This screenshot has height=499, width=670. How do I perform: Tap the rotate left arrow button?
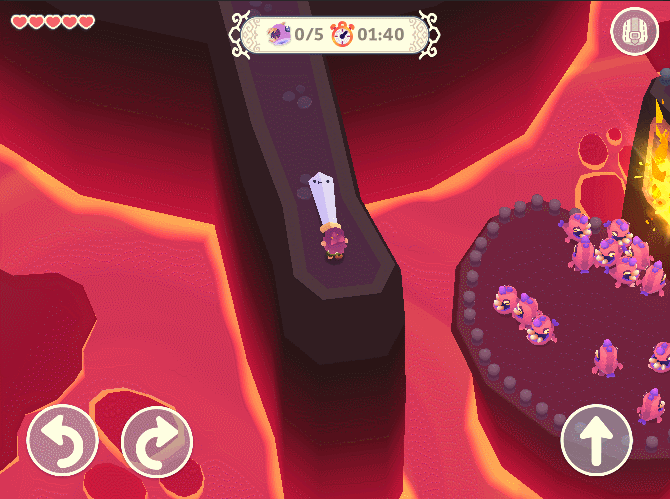(62, 441)
